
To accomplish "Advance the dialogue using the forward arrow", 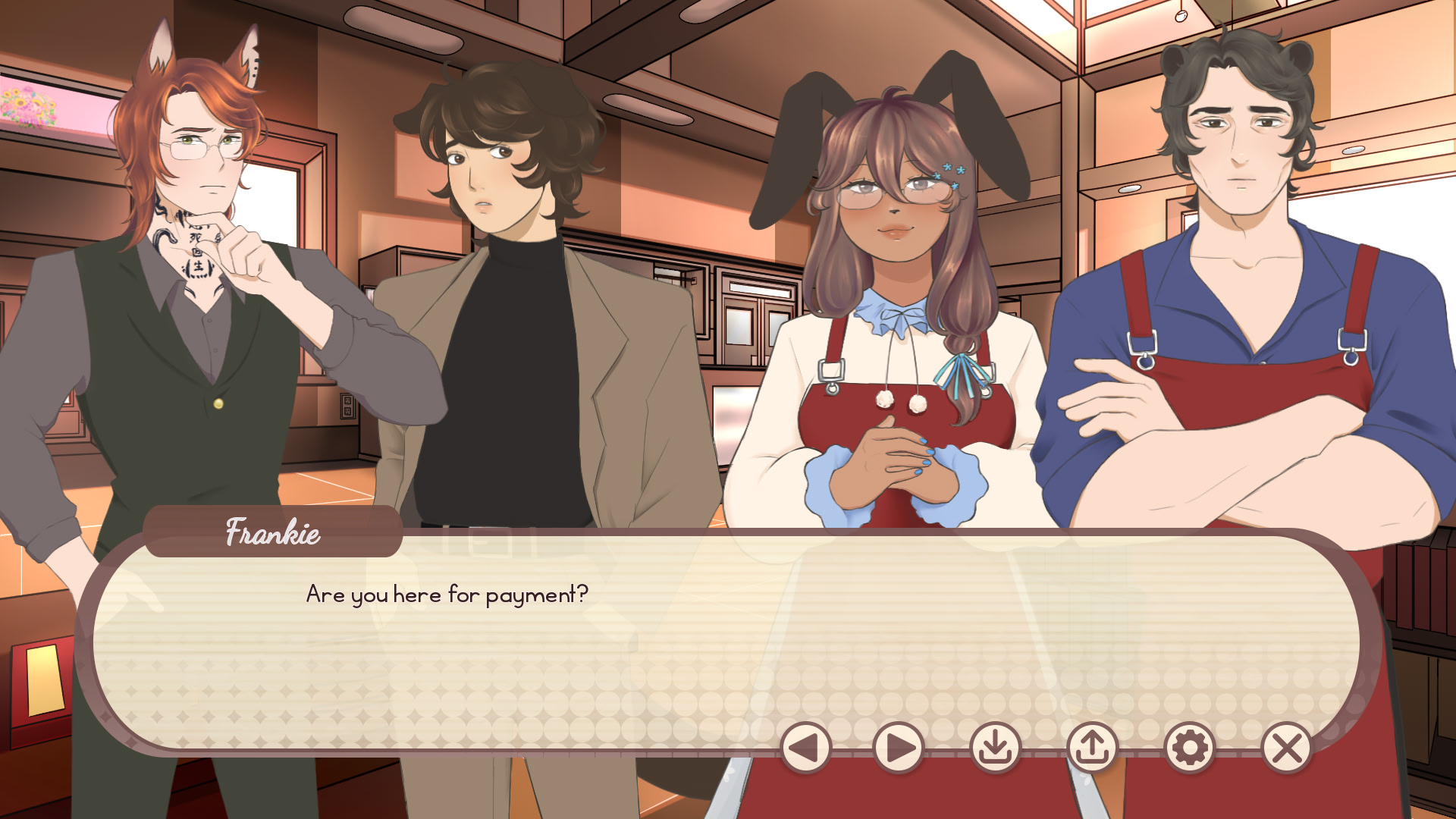I will [899, 747].
